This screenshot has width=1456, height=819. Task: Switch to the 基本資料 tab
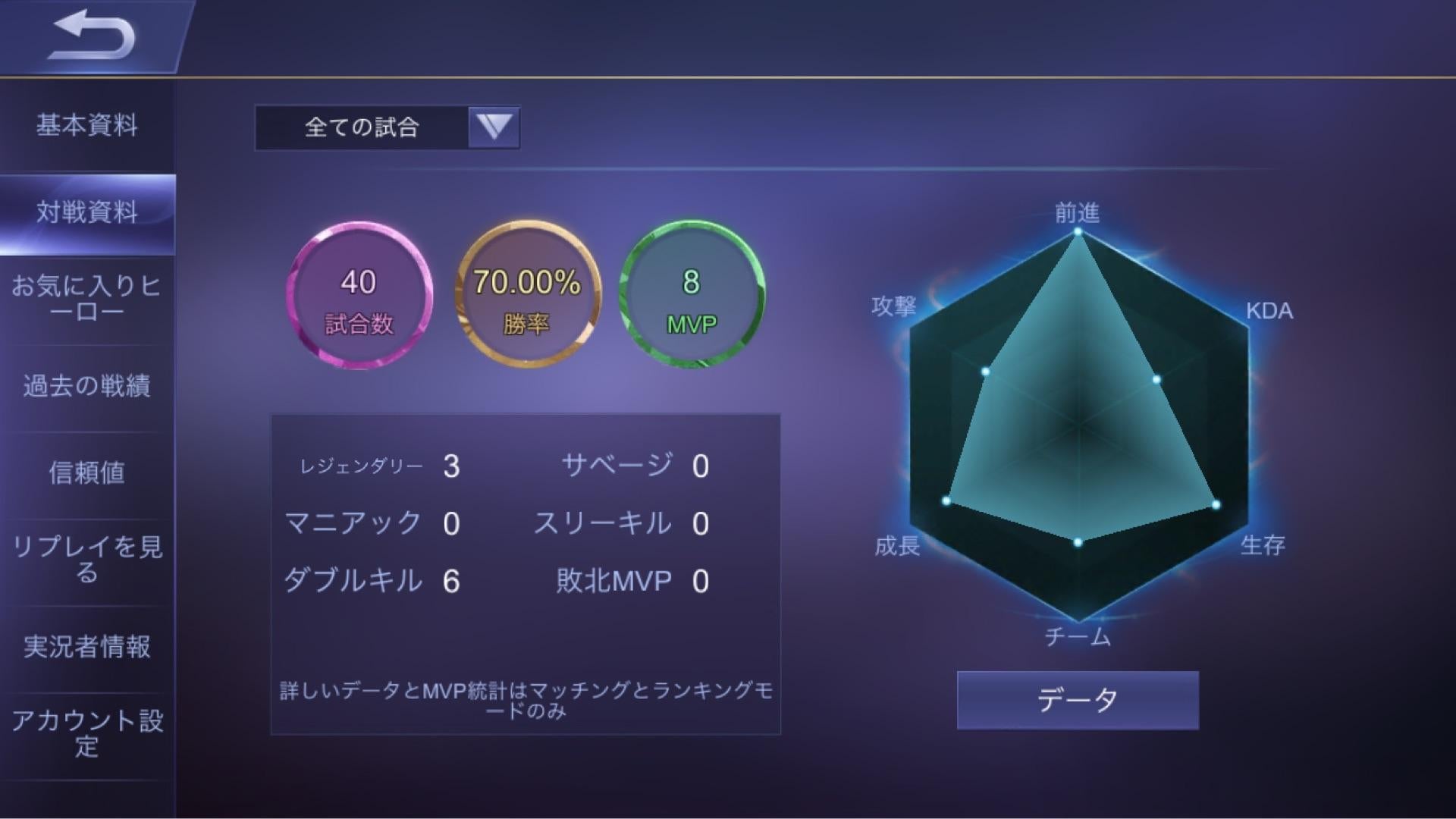pyautogui.click(x=89, y=126)
